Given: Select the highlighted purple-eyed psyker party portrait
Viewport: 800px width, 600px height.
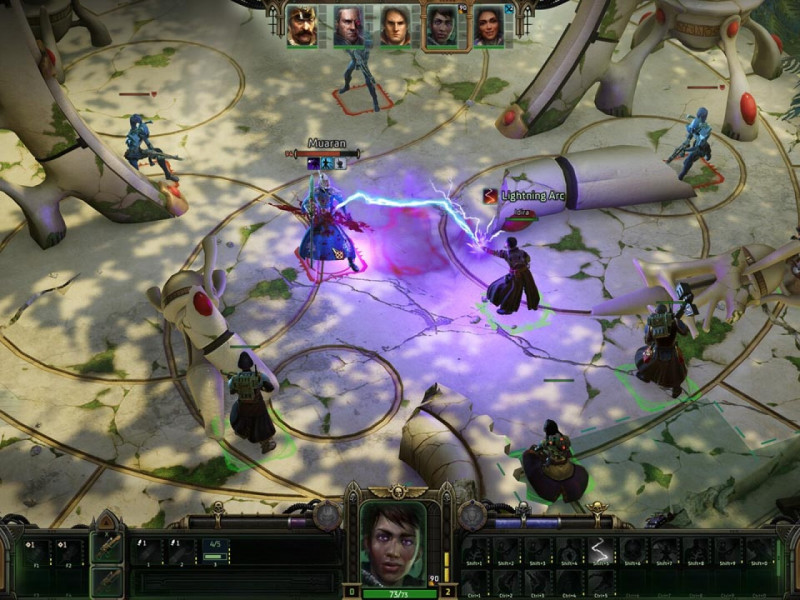Looking at the screenshot, I should coord(441,26).
